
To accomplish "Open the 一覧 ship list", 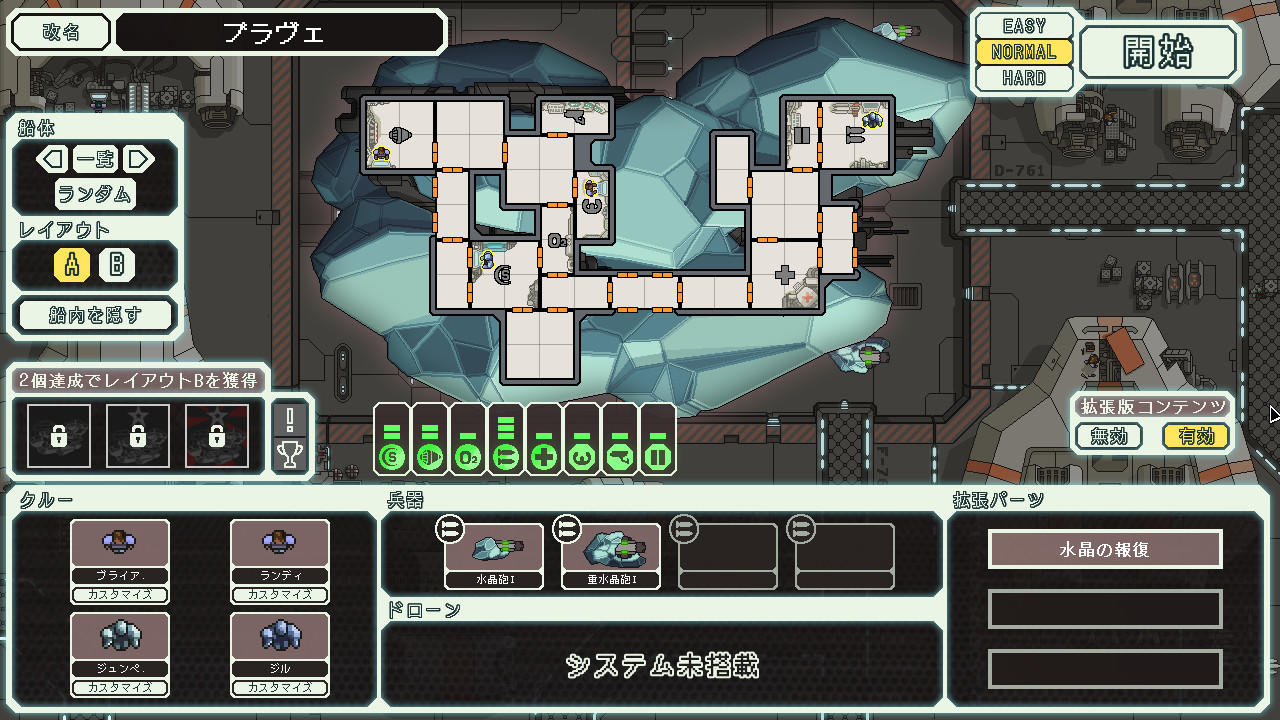I will [94, 159].
